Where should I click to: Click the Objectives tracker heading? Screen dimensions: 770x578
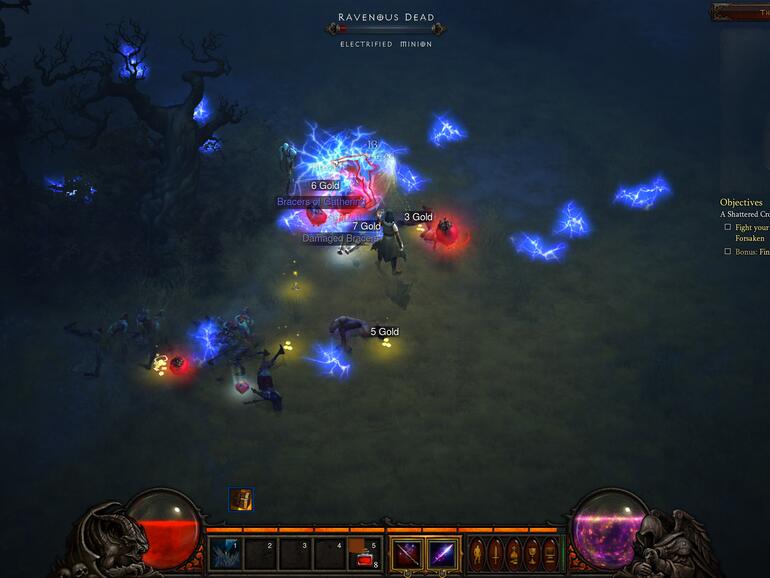click(741, 202)
